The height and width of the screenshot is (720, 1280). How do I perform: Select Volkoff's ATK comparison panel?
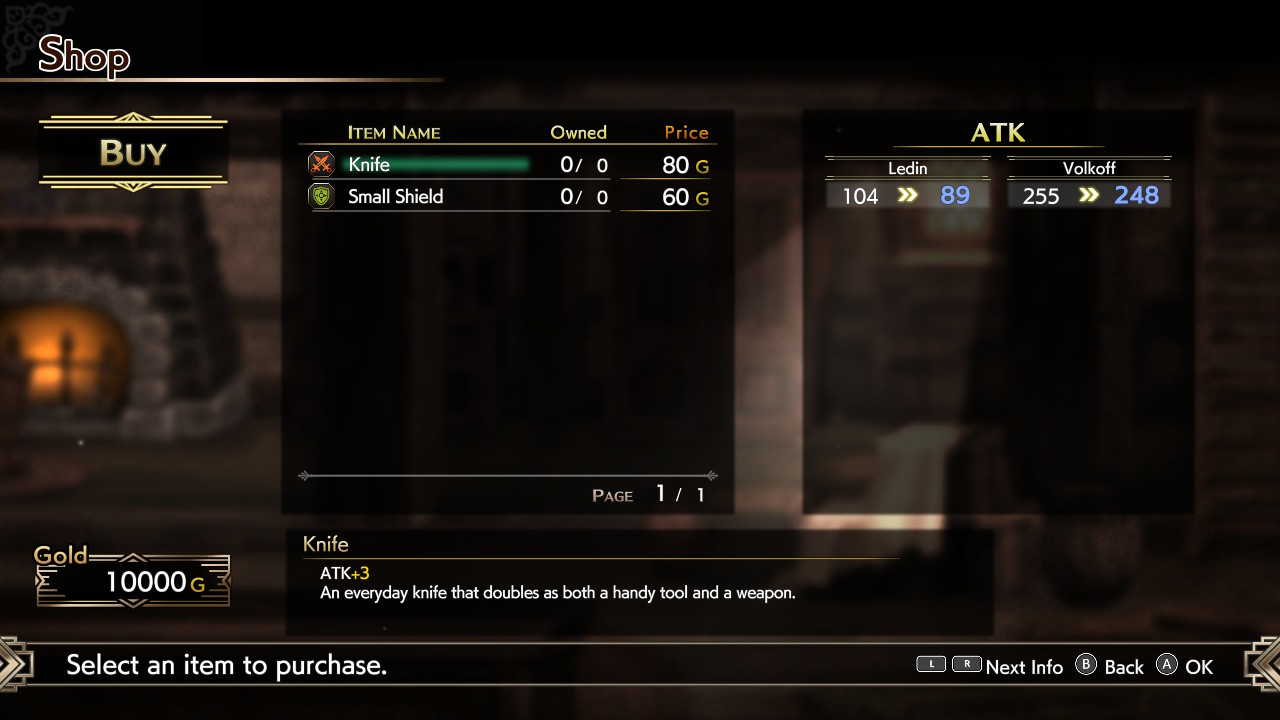click(x=1088, y=184)
